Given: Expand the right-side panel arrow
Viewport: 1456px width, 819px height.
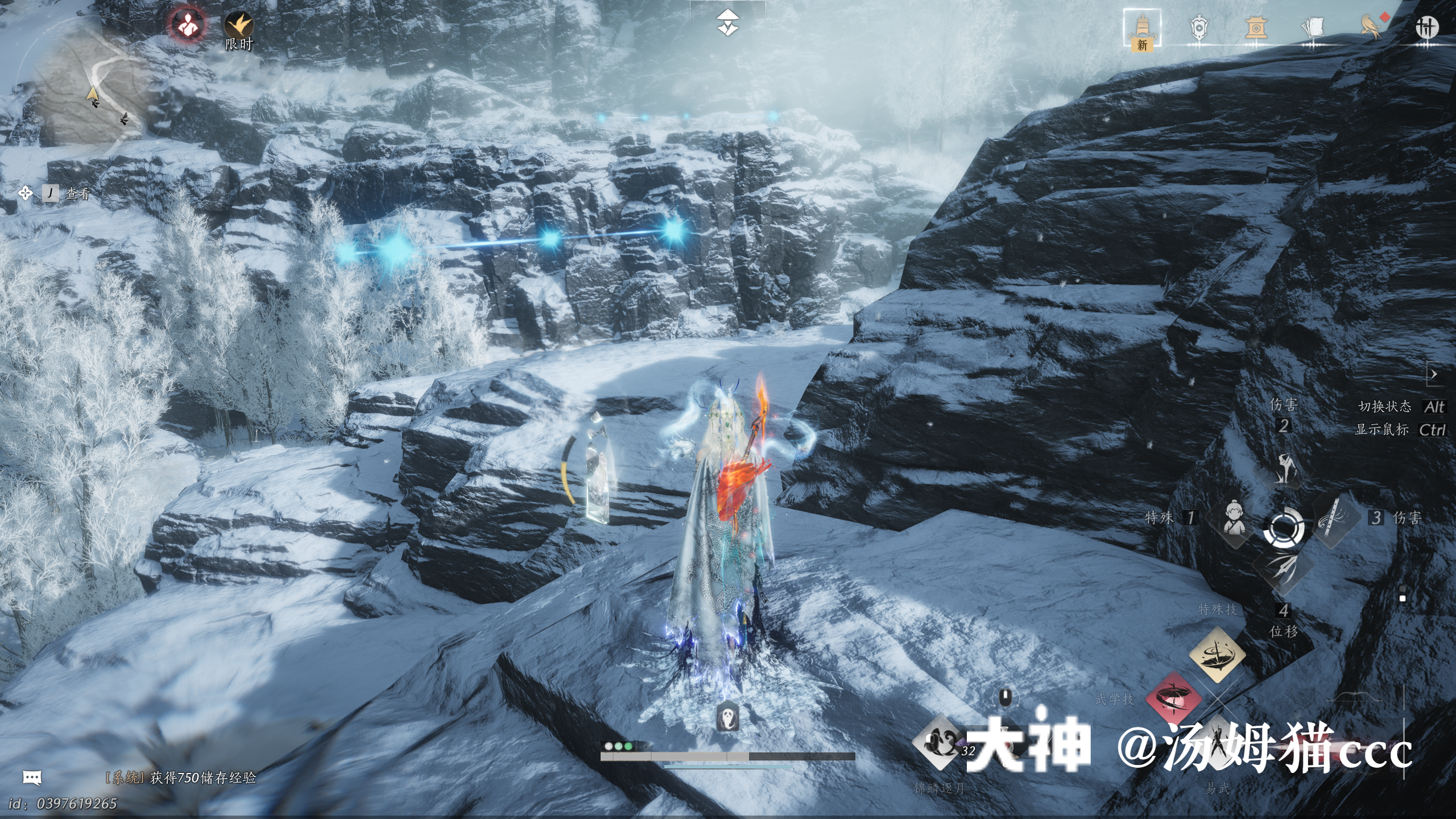Looking at the screenshot, I should pos(1434,374).
